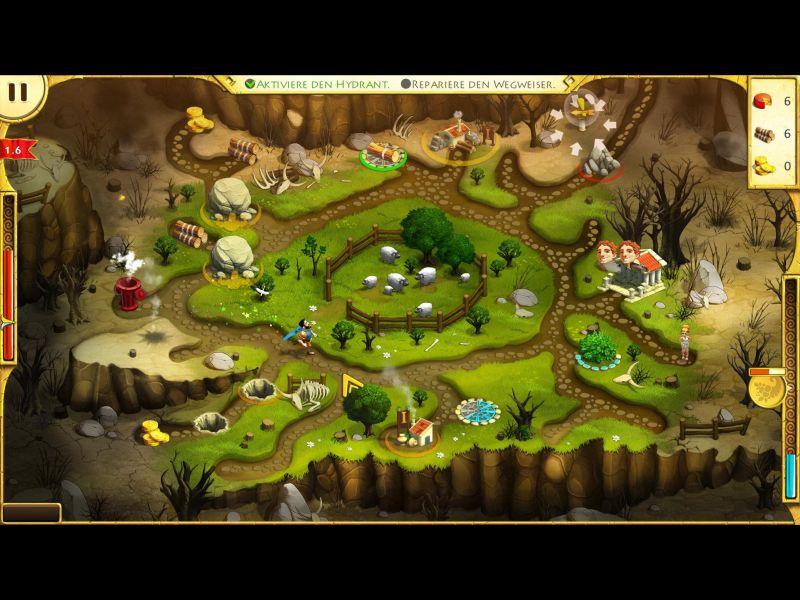800x600 pixels.
Task: Collect the green-ringed log pile
Action: pos(383,153)
